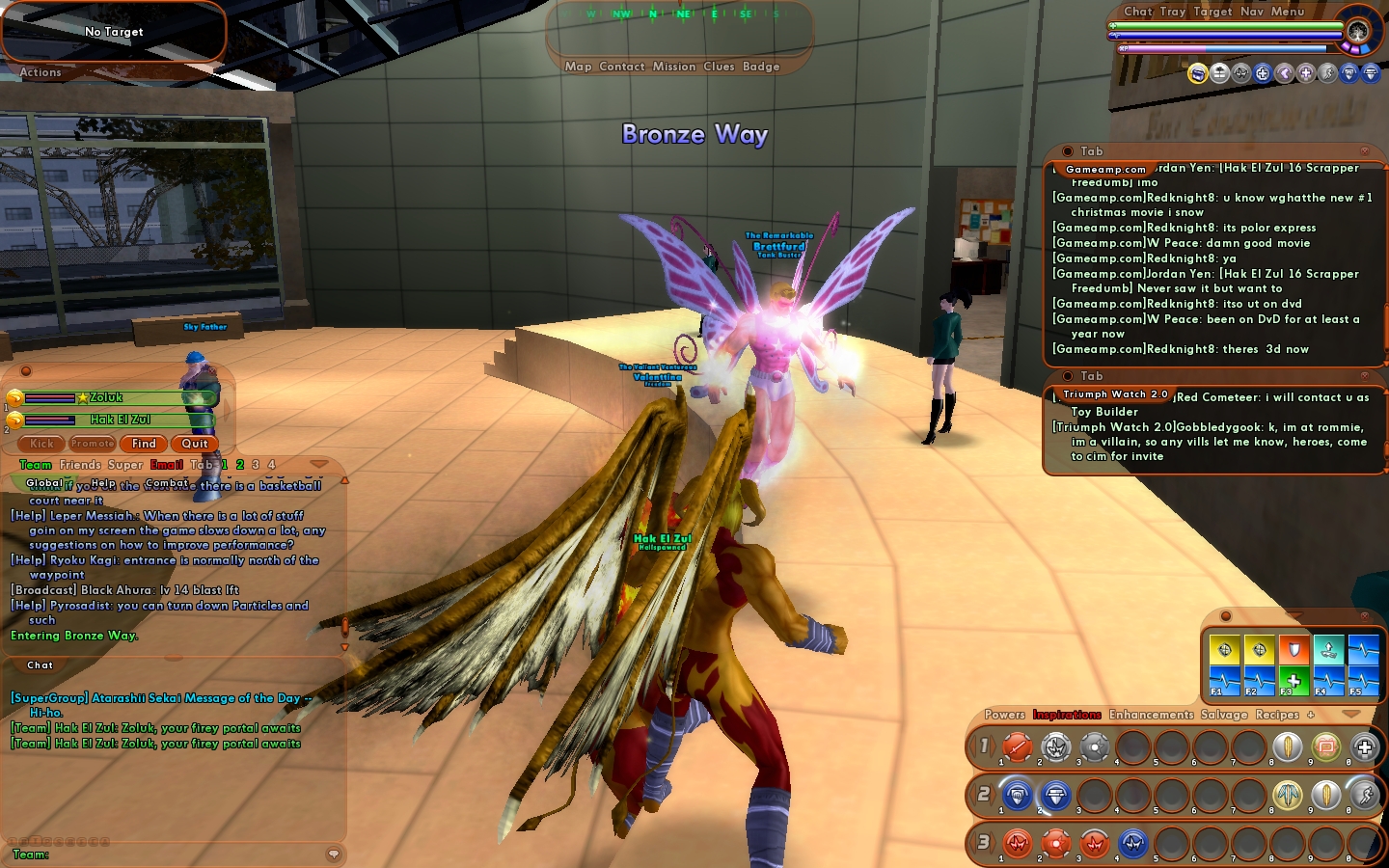
Task: Click the Menu option in the top bar
Action: [x=1288, y=12]
